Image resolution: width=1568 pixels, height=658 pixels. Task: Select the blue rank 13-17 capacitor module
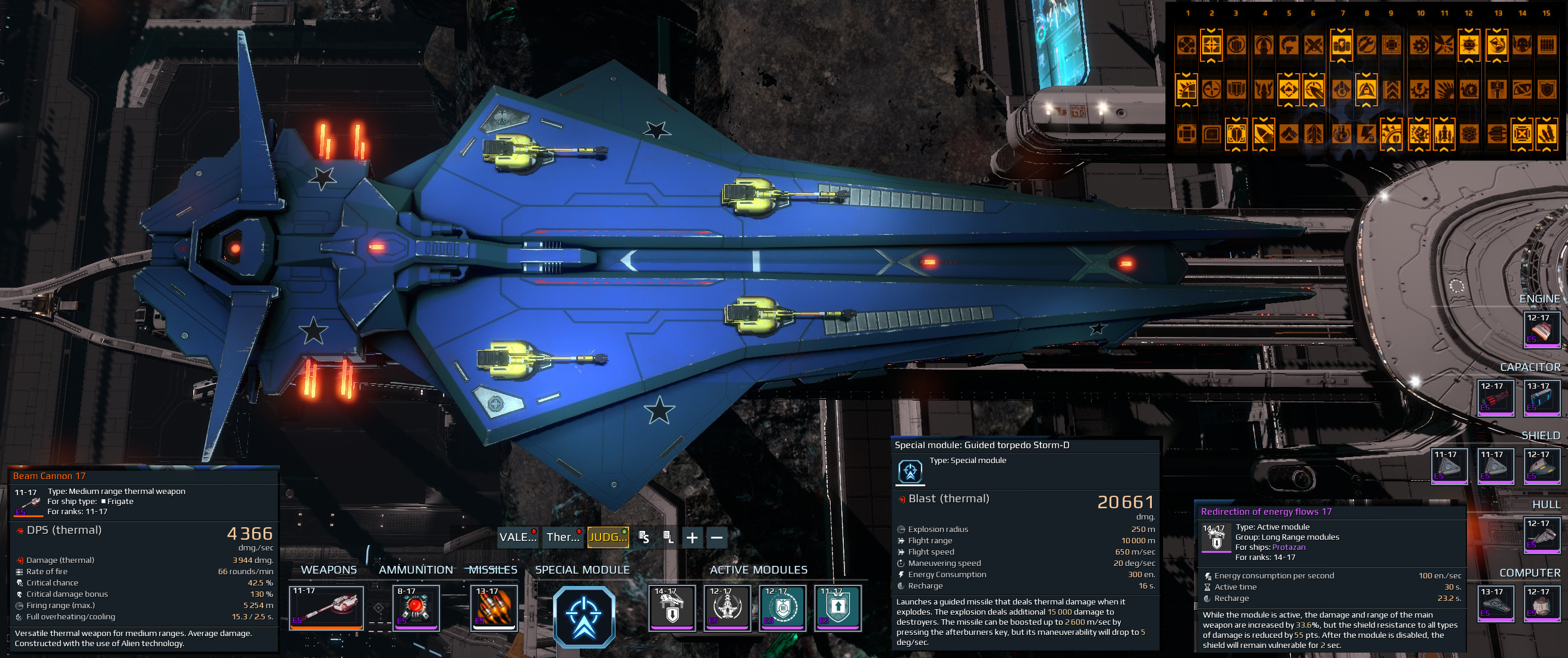pos(1542,398)
